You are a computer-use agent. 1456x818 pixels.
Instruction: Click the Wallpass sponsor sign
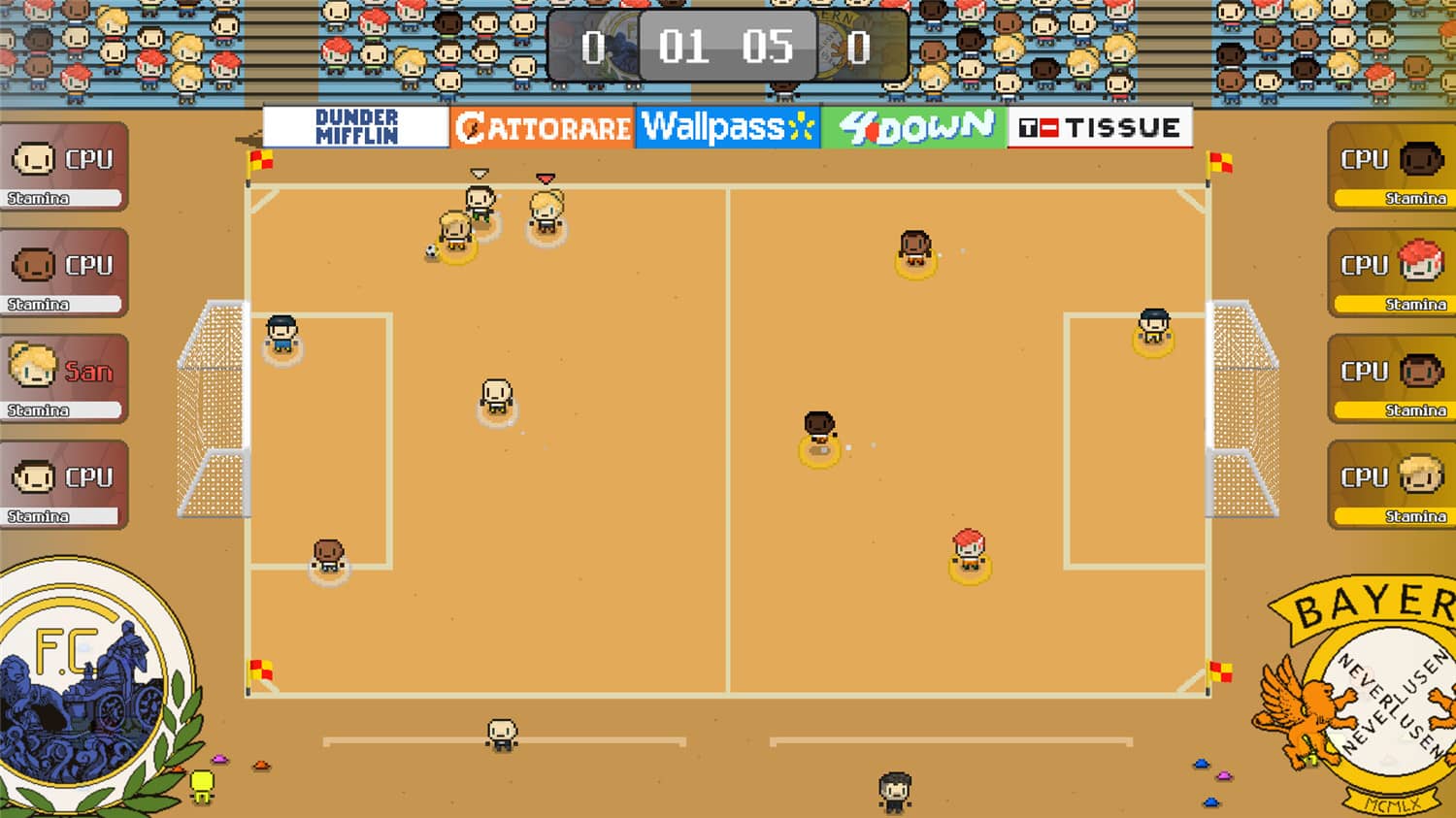click(726, 124)
